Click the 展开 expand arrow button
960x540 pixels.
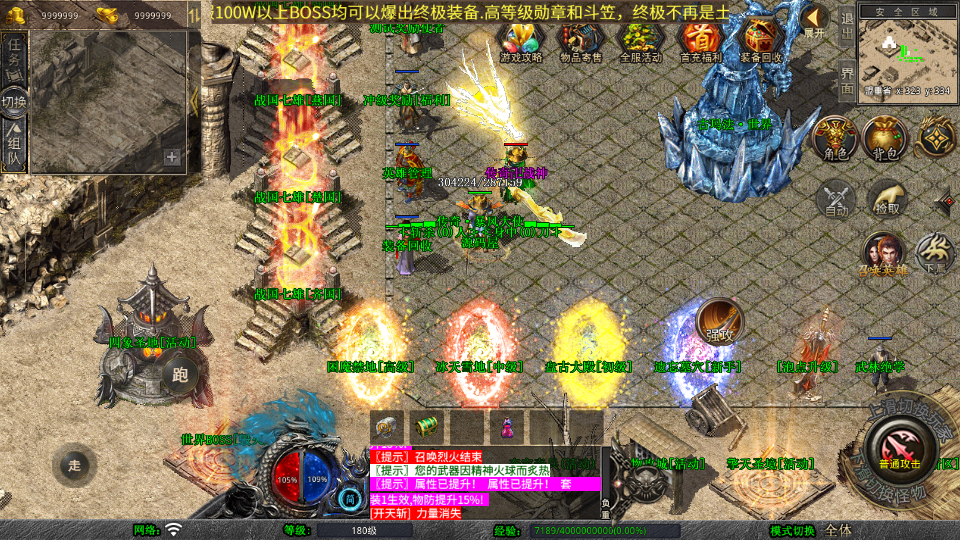(x=815, y=20)
